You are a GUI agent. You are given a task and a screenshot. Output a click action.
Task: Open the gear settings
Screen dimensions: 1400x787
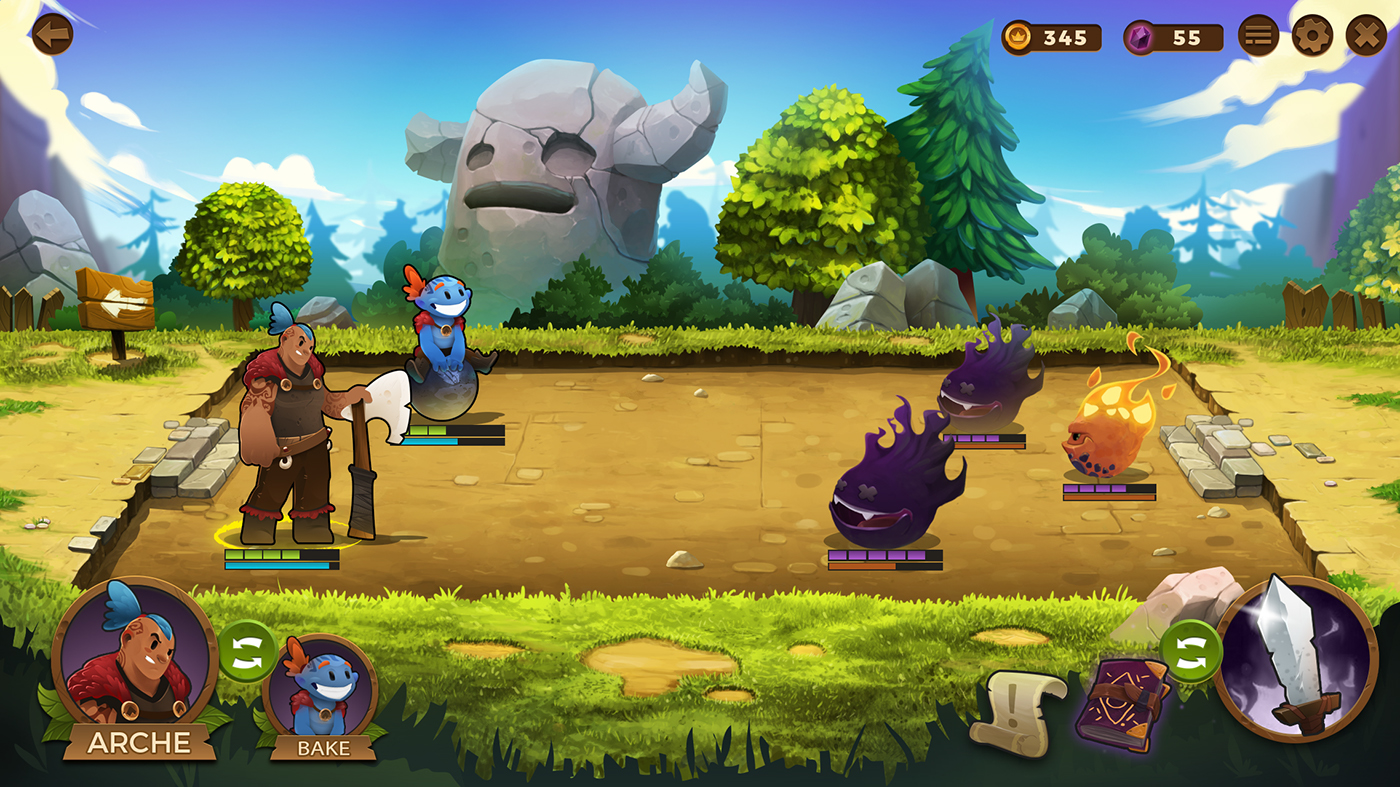click(1312, 37)
